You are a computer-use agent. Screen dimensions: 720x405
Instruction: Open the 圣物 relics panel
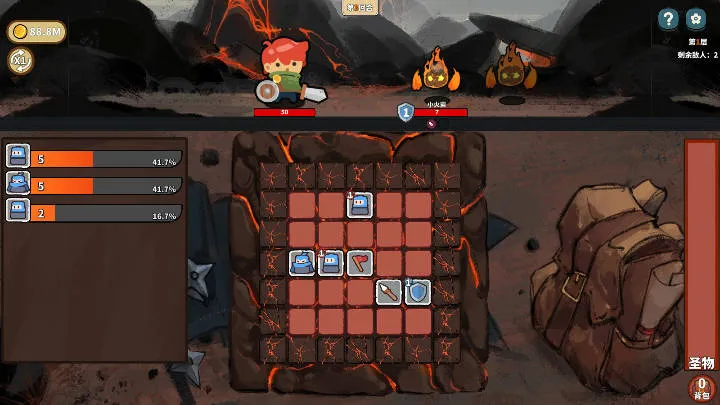[701, 363]
